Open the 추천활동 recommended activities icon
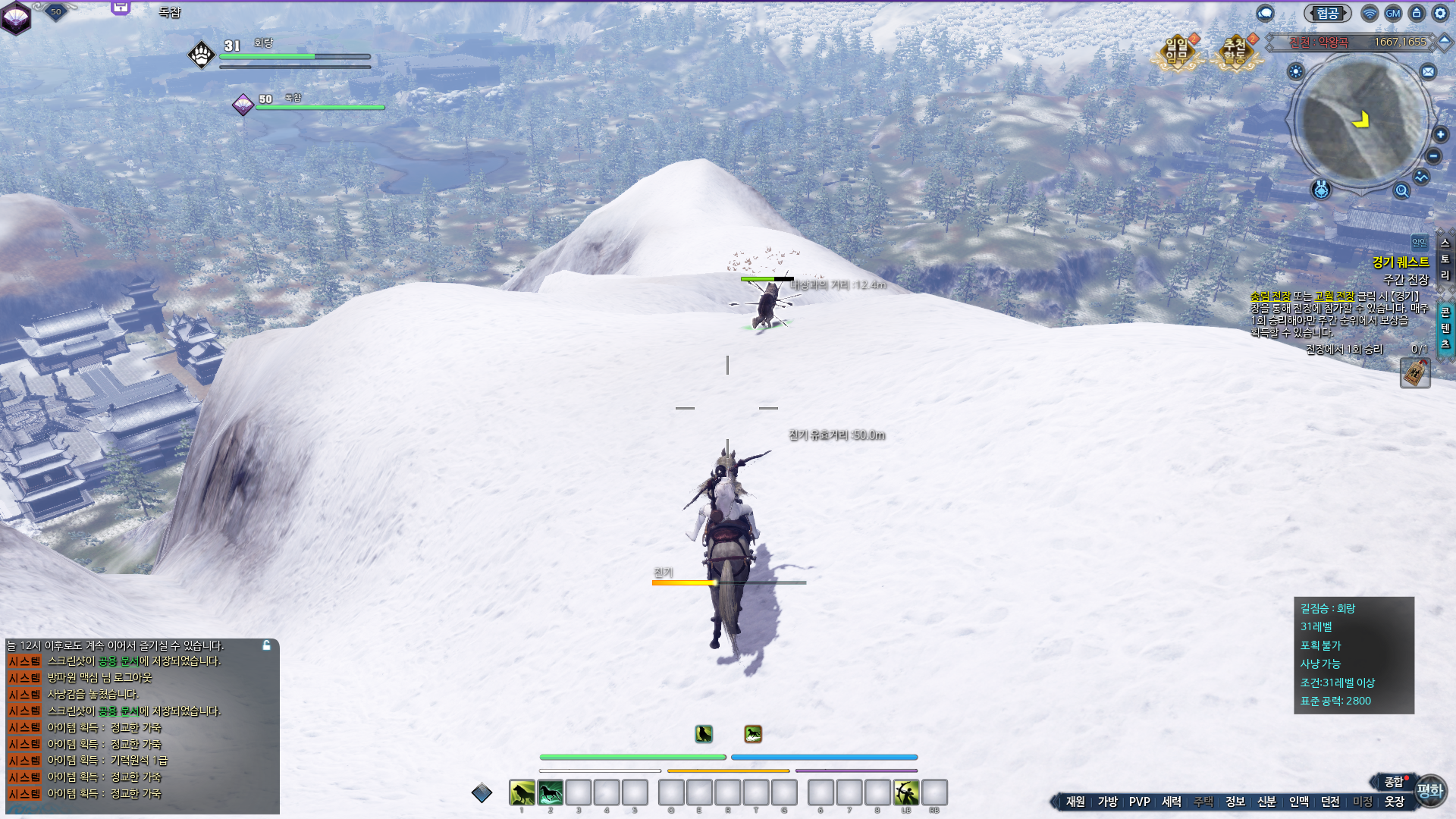 1235,52
